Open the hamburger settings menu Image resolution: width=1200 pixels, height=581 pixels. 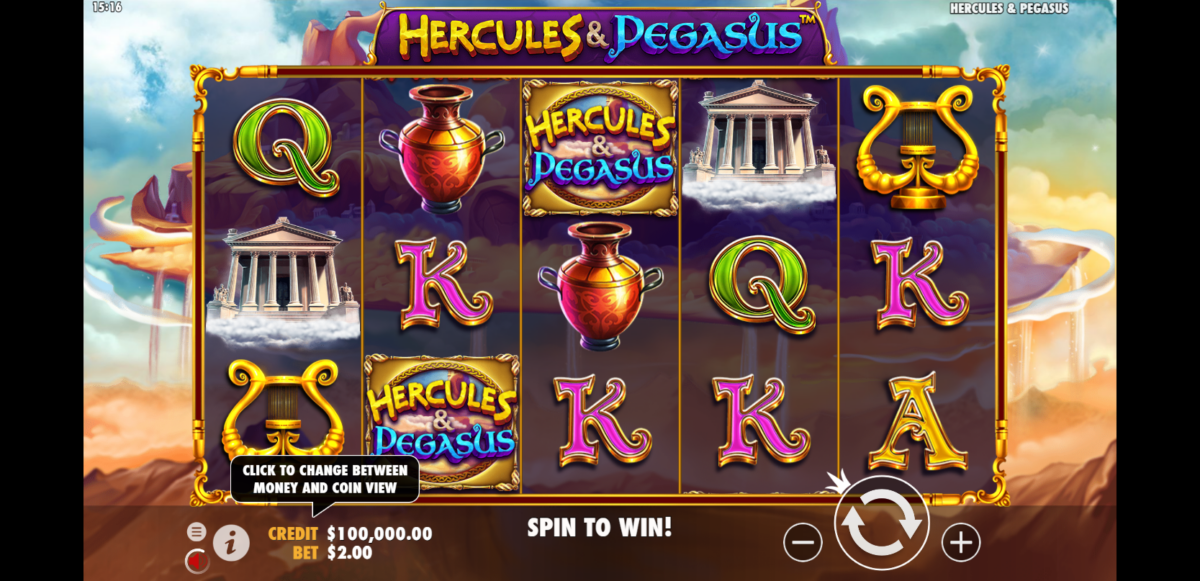coord(196,531)
